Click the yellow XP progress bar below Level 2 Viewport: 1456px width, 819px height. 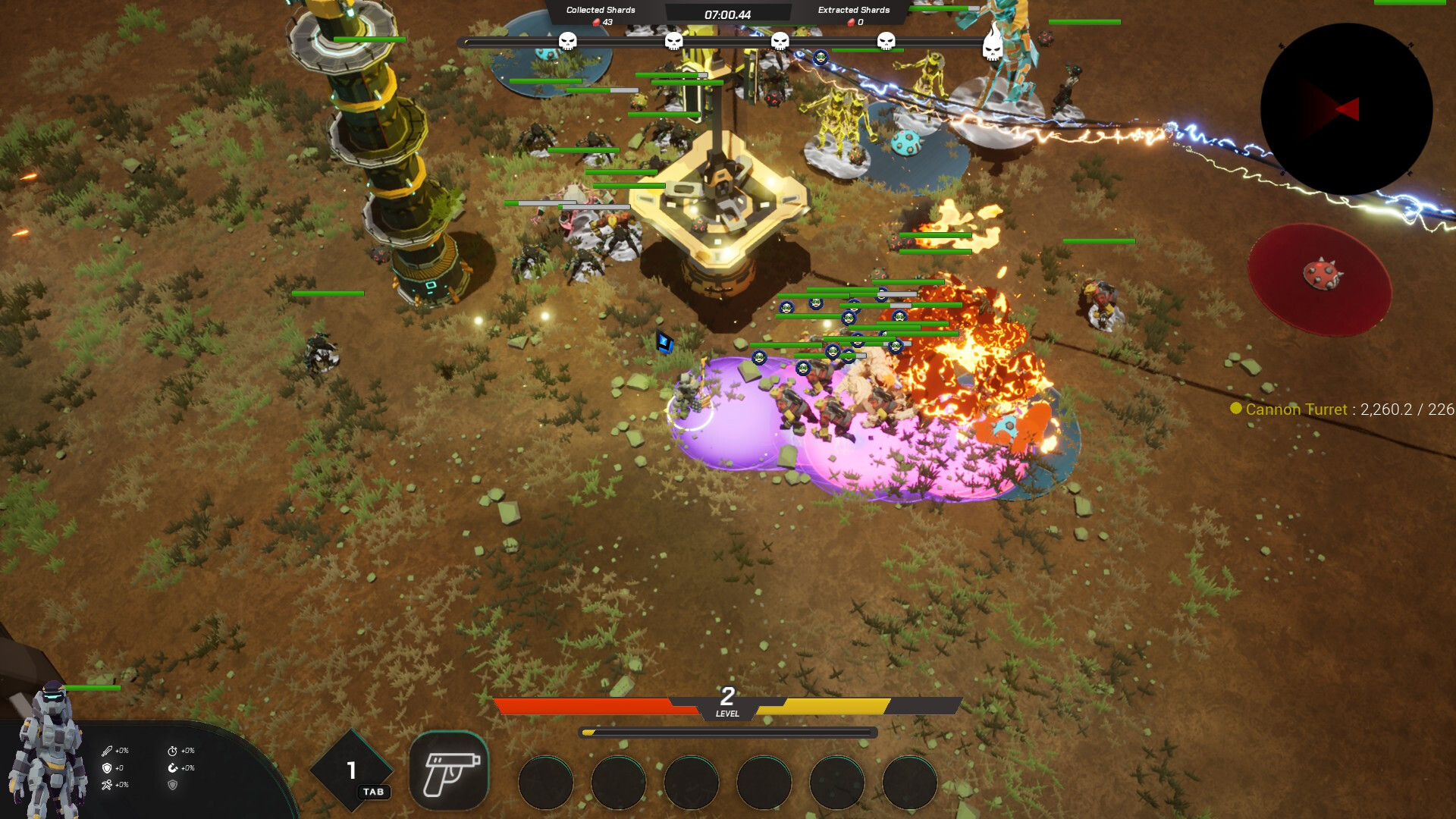click(x=728, y=732)
